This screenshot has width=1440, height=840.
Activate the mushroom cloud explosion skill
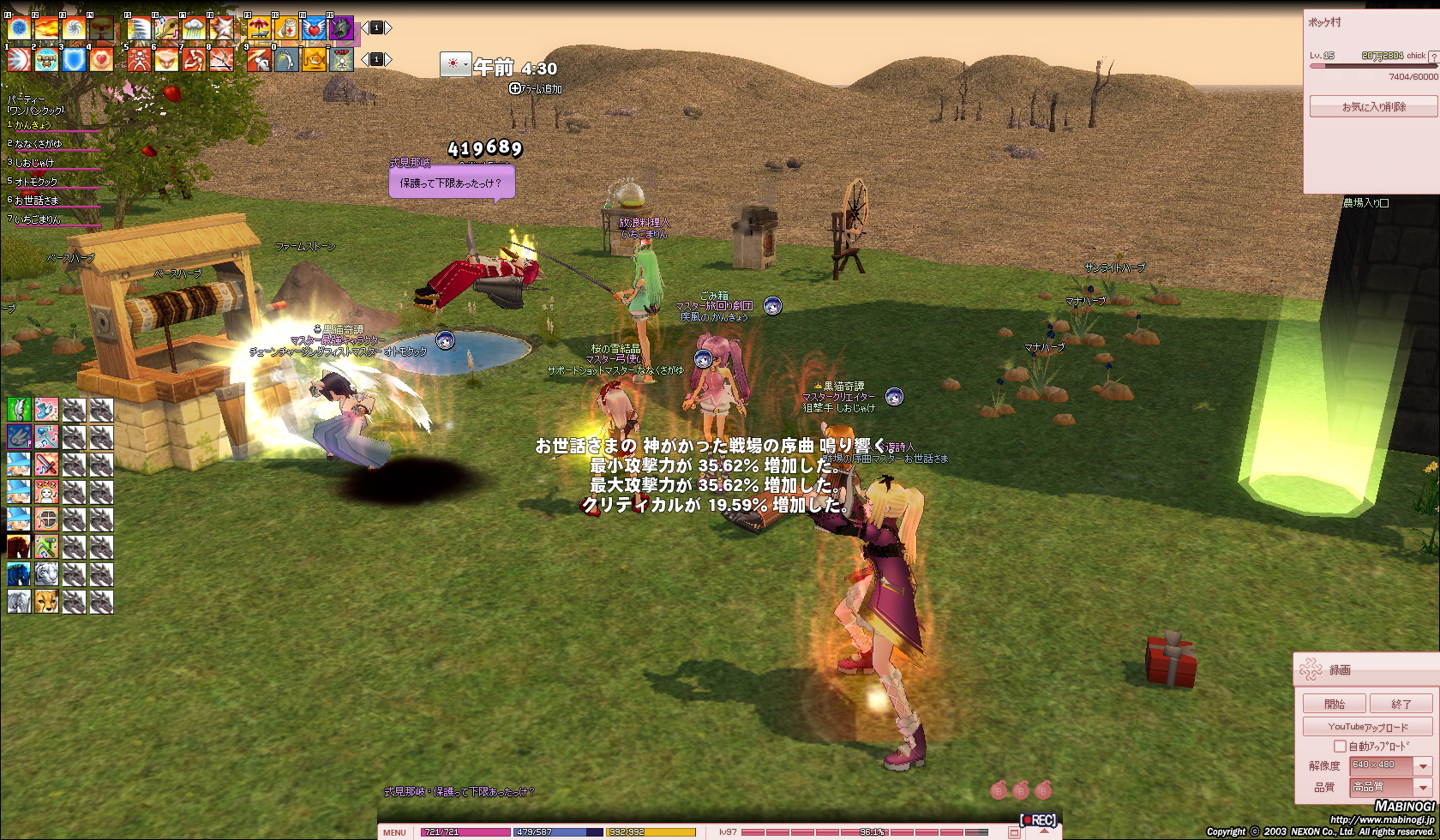pyautogui.click(x=102, y=28)
